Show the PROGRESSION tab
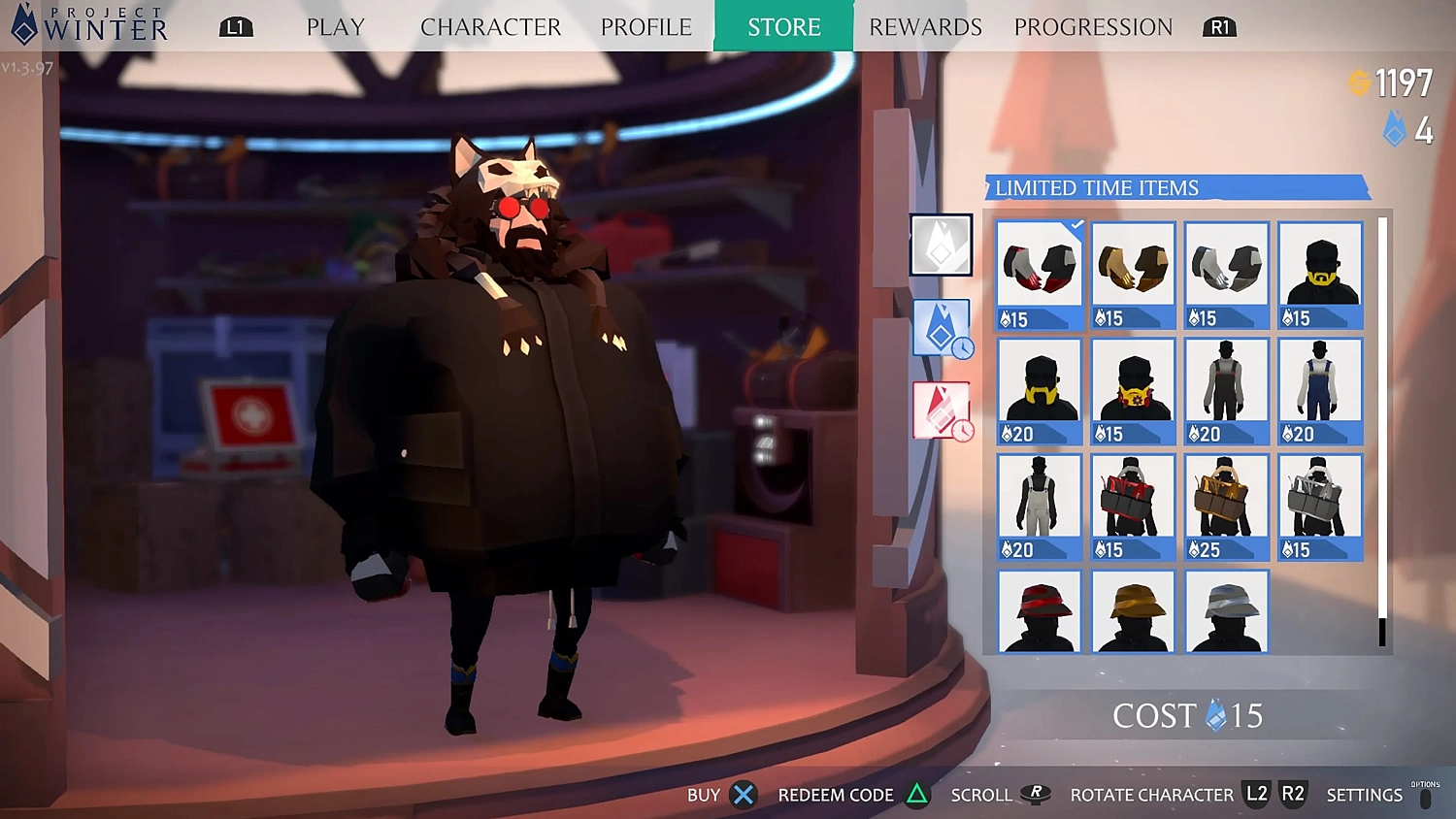The image size is (1456, 819). click(x=1093, y=27)
